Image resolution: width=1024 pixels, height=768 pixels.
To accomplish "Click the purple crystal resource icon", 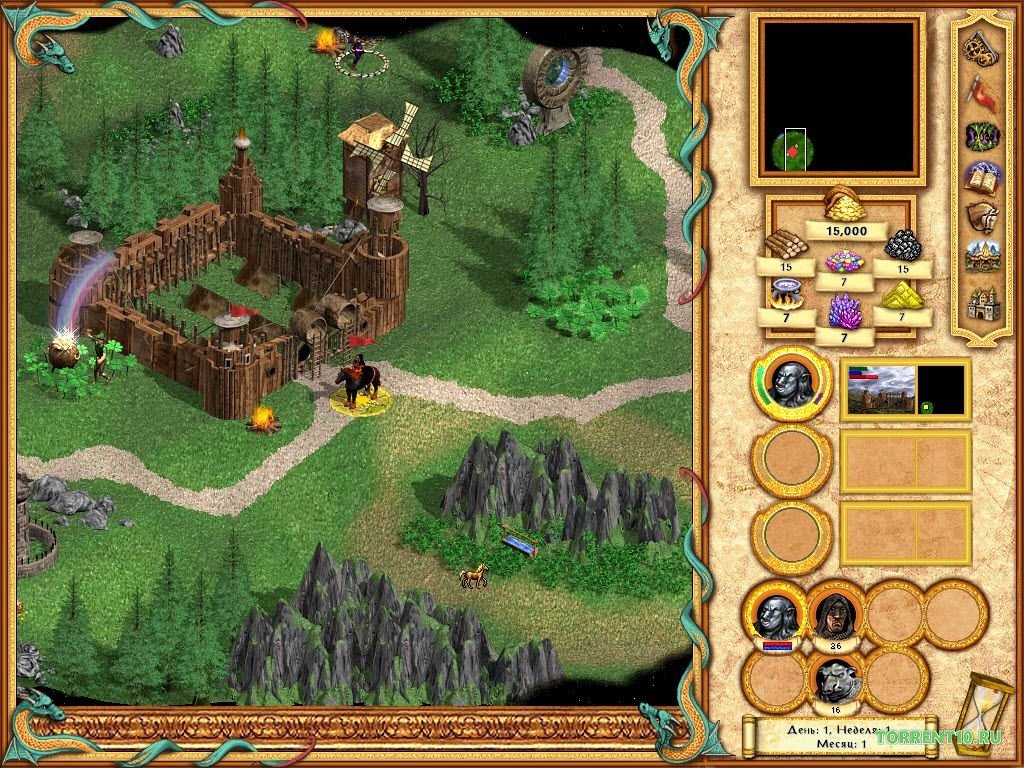I will pyautogui.click(x=845, y=311).
